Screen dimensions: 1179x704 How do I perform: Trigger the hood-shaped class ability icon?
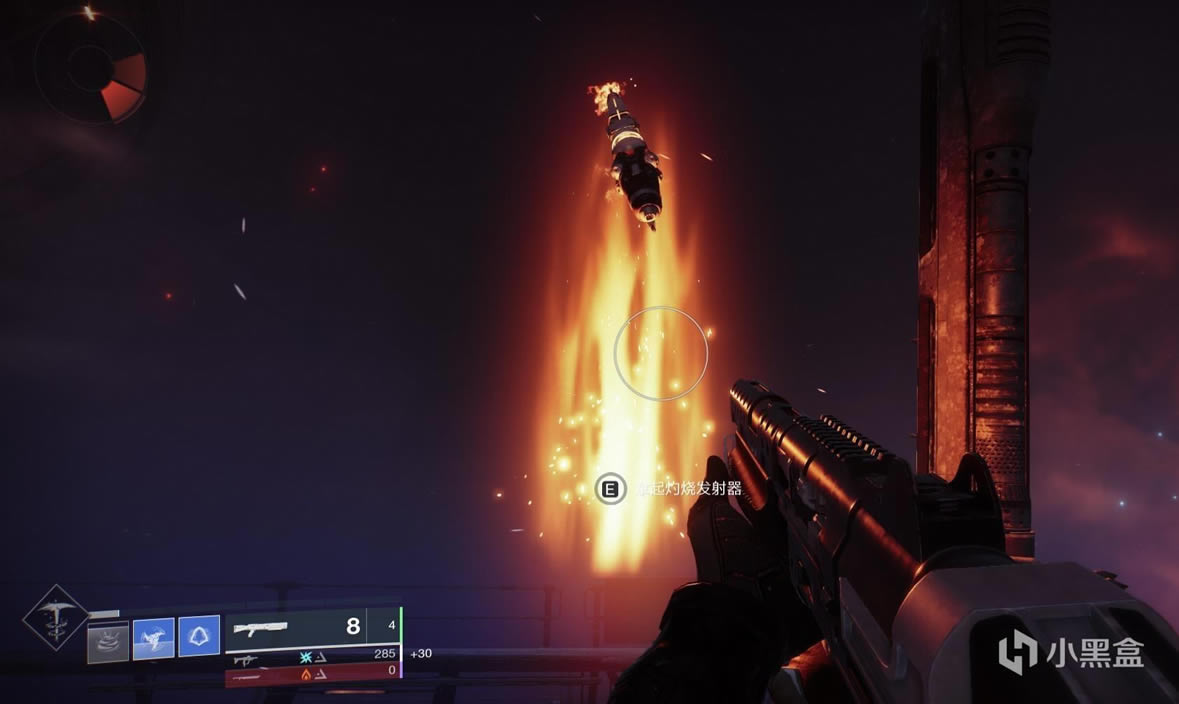pyautogui.click(x=199, y=636)
